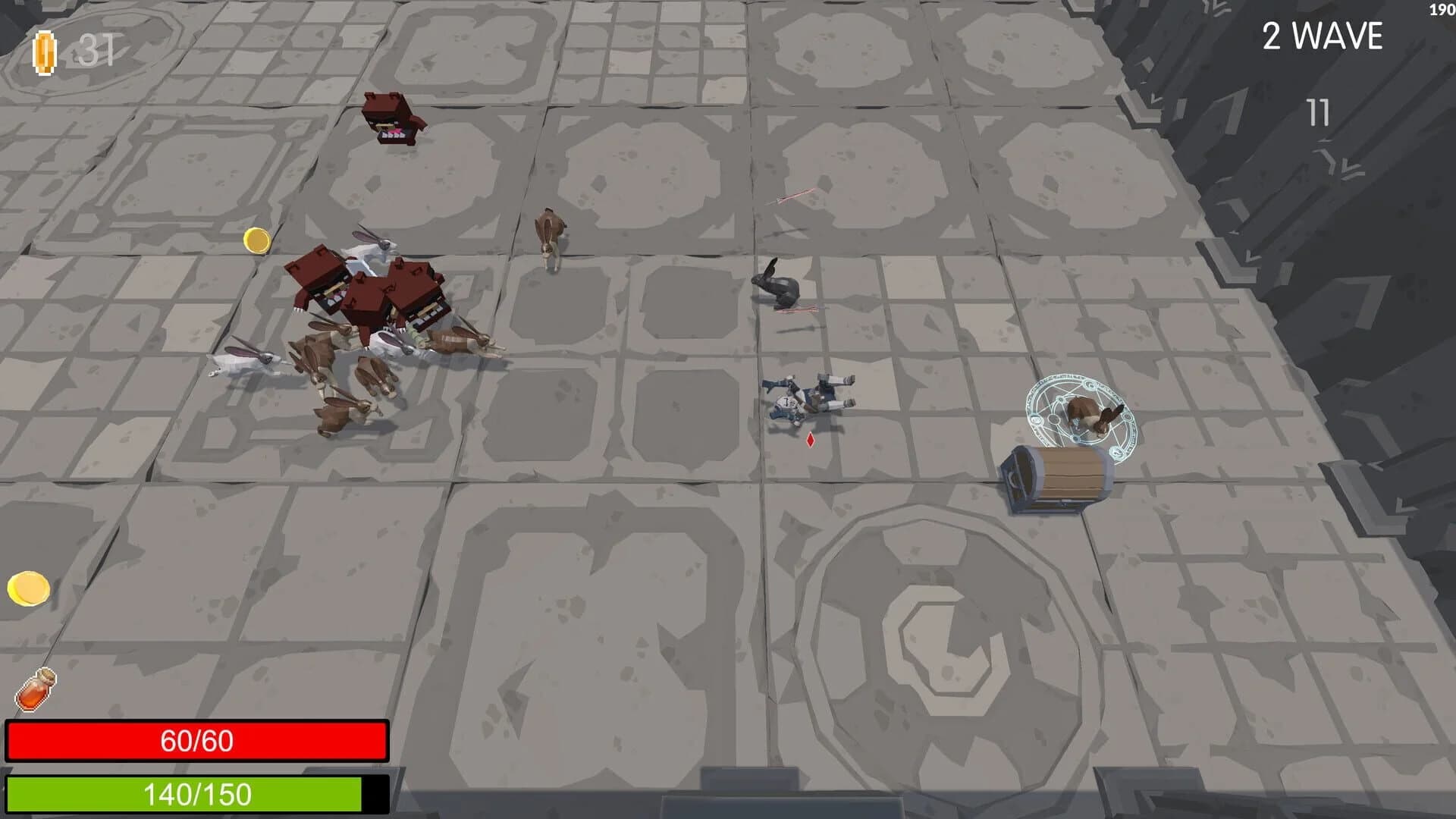This screenshot has height=819, width=1456.
Task: Click the green 140/150 experience bar
Action: [x=197, y=796]
